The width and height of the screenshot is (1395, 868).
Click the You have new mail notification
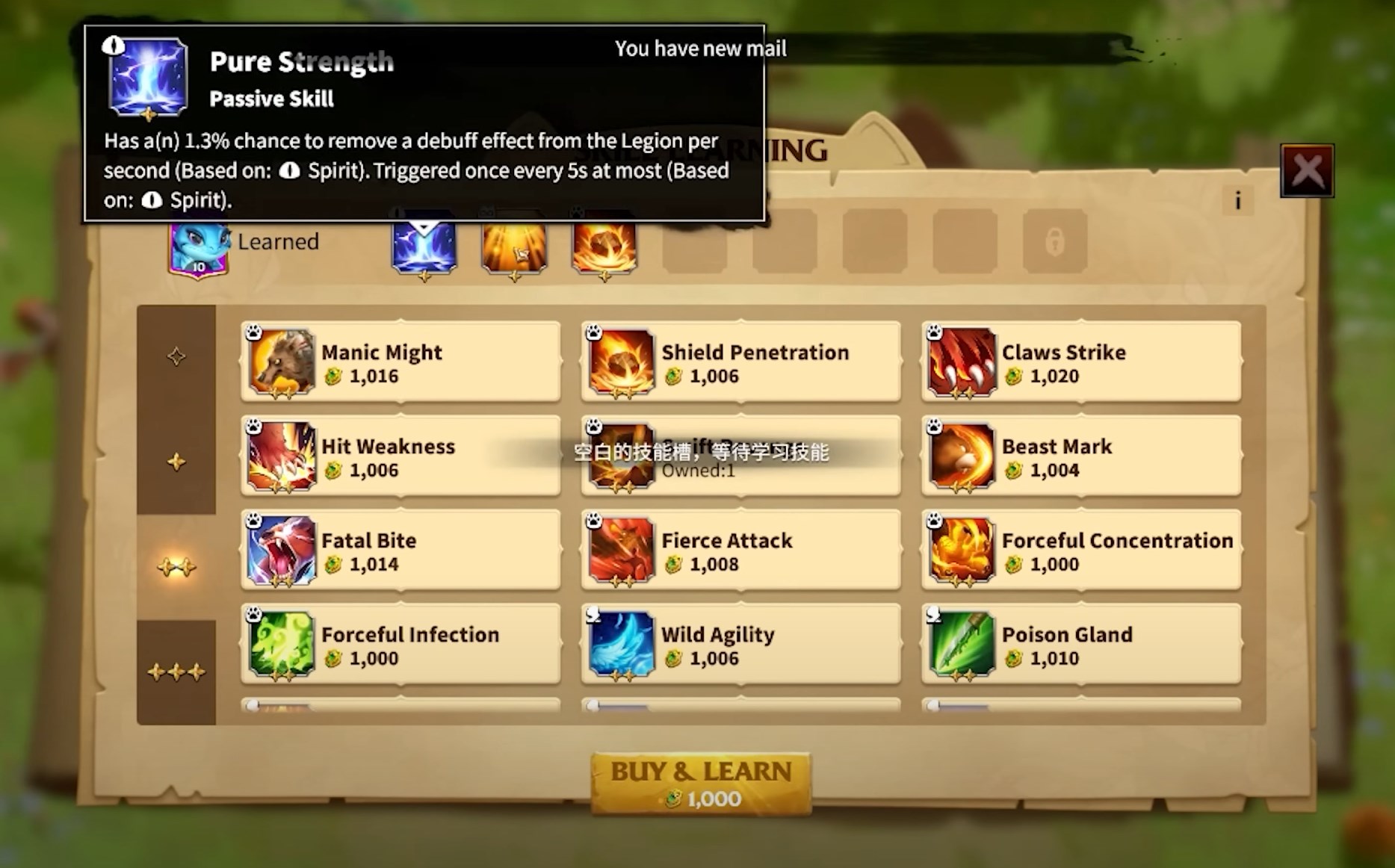699,48
